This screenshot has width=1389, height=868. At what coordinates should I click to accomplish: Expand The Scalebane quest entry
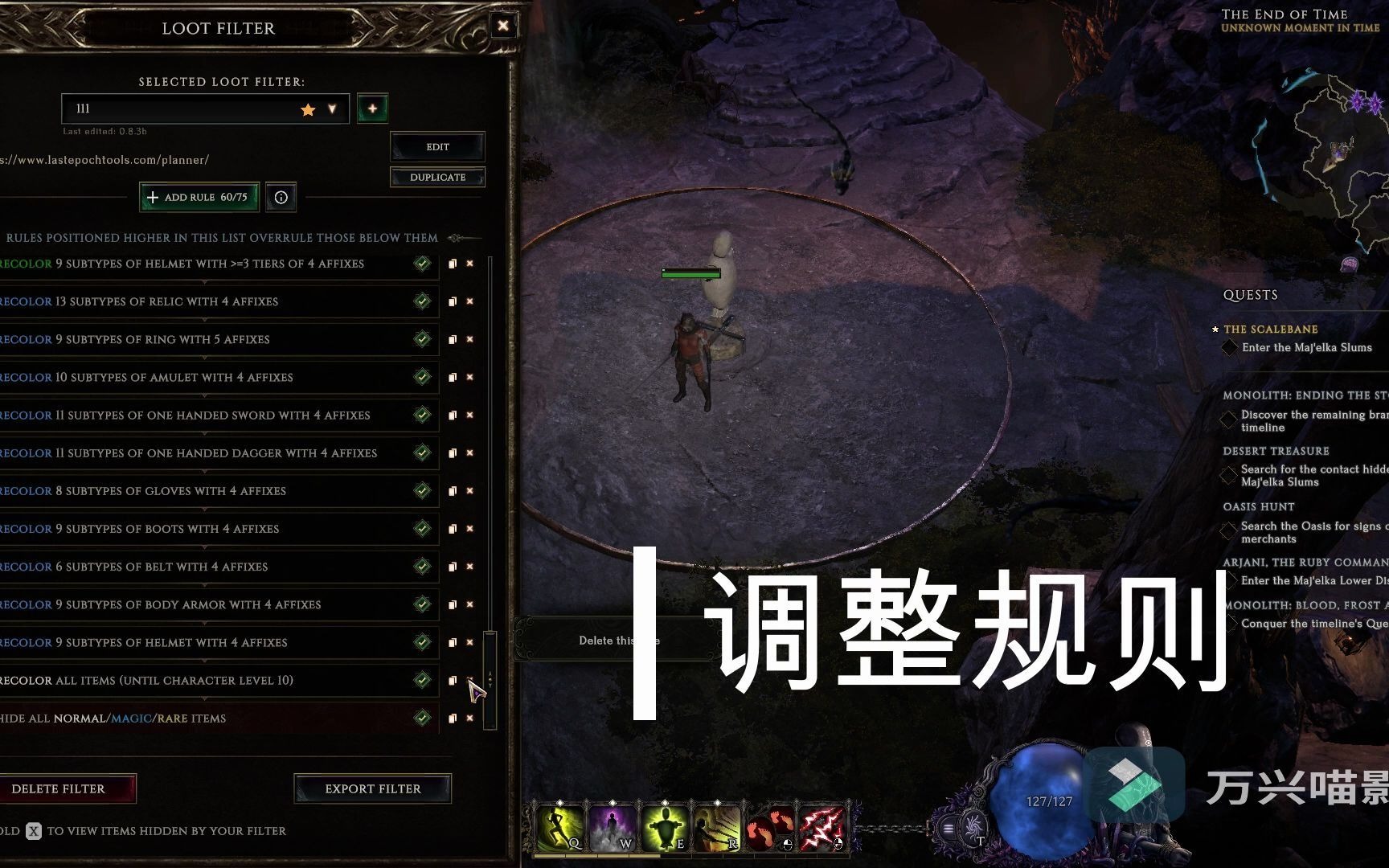1270,330
